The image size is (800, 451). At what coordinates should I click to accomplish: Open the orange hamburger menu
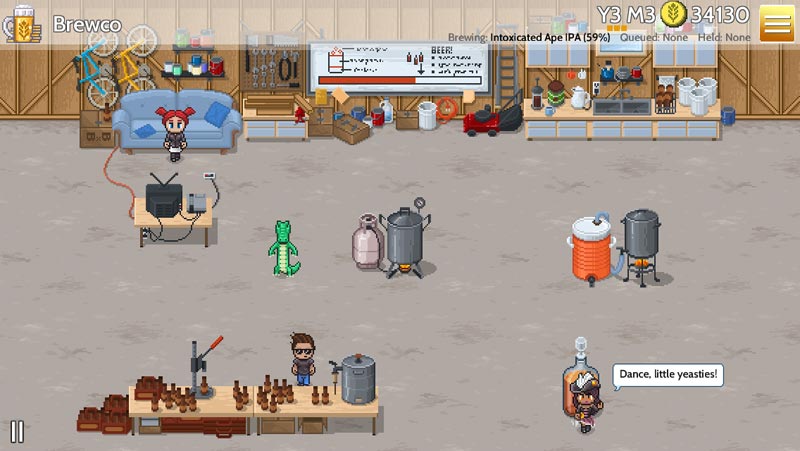pos(776,22)
